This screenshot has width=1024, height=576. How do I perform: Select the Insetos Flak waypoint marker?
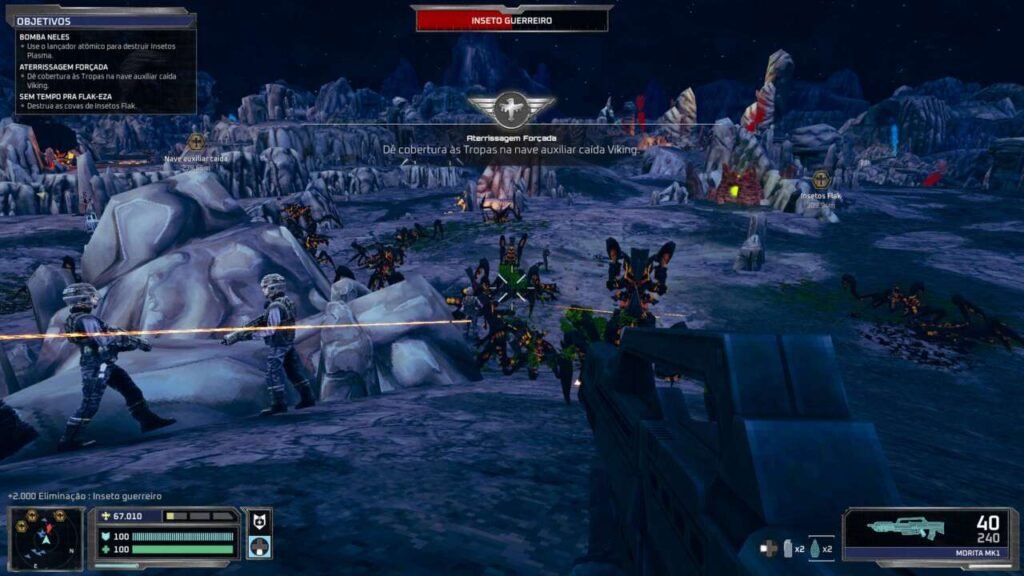[x=821, y=180]
